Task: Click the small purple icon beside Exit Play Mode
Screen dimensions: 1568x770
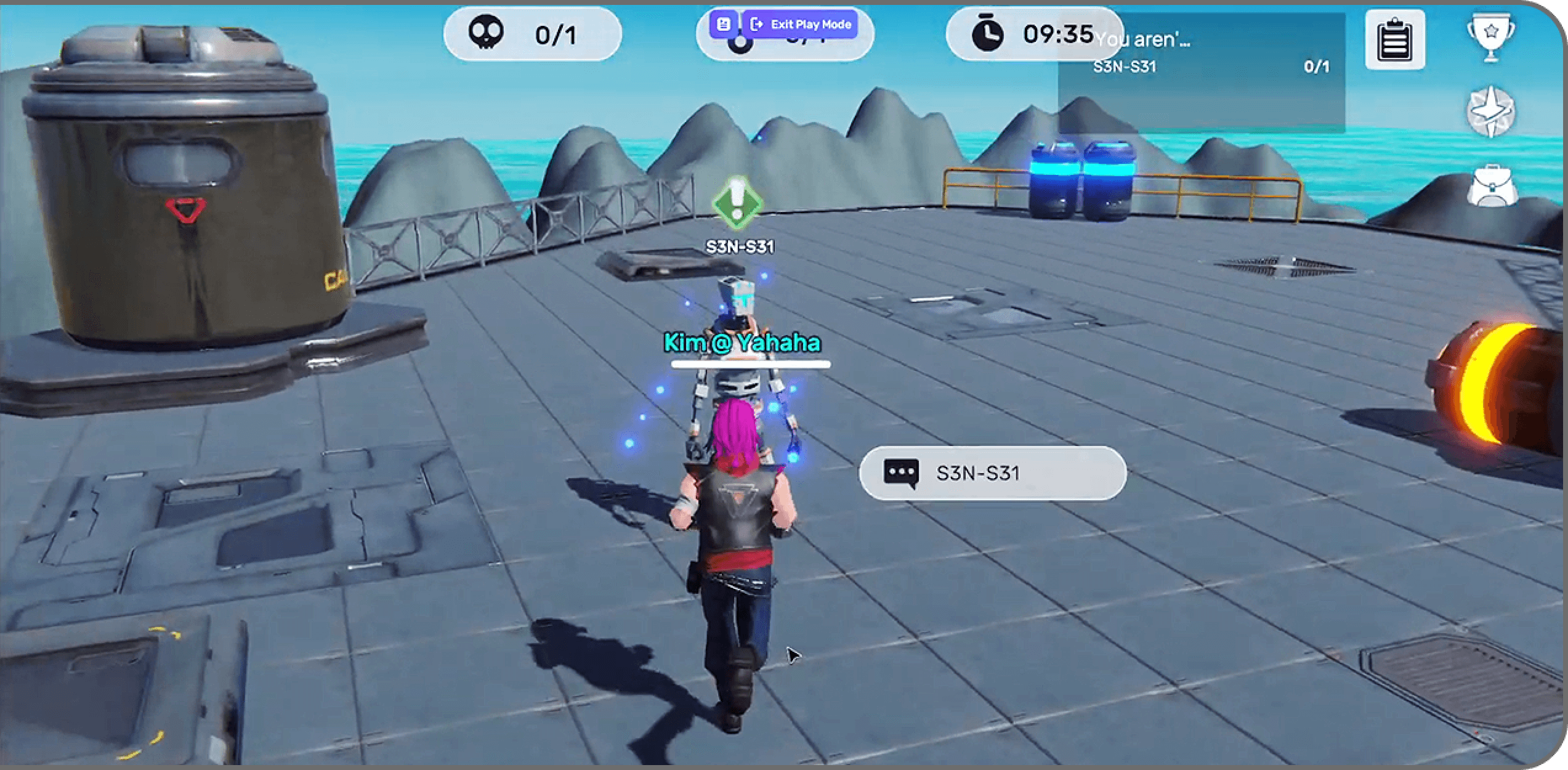Action: point(724,25)
